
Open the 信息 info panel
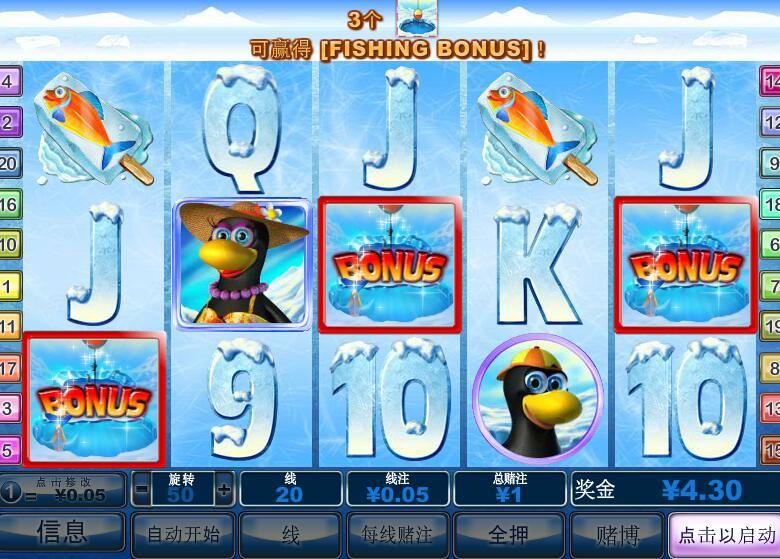pos(62,532)
